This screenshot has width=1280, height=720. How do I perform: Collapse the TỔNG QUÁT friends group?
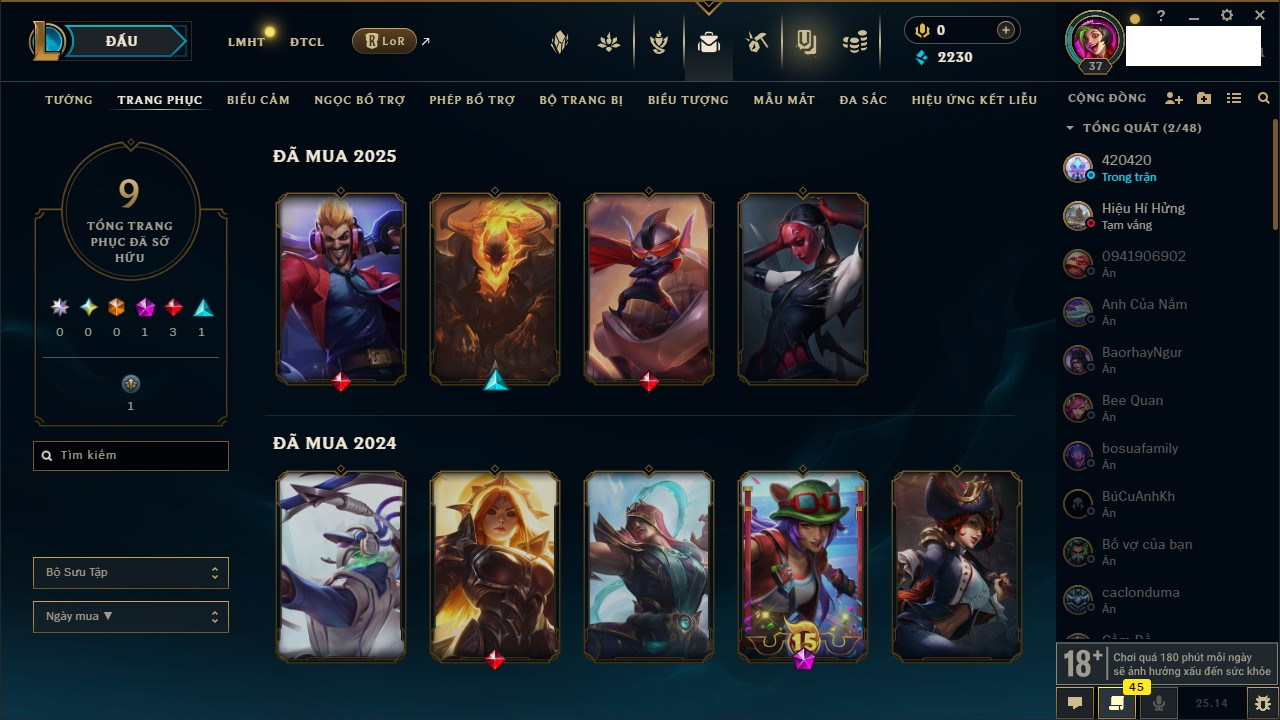[x=1070, y=128]
